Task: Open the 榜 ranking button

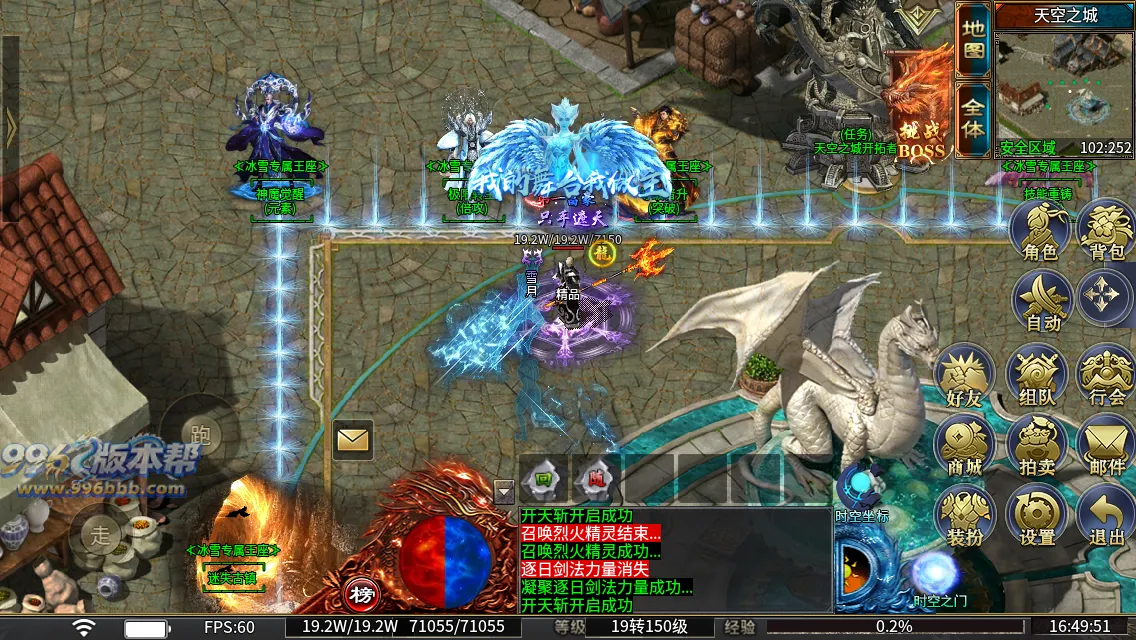Action: tap(362, 595)
